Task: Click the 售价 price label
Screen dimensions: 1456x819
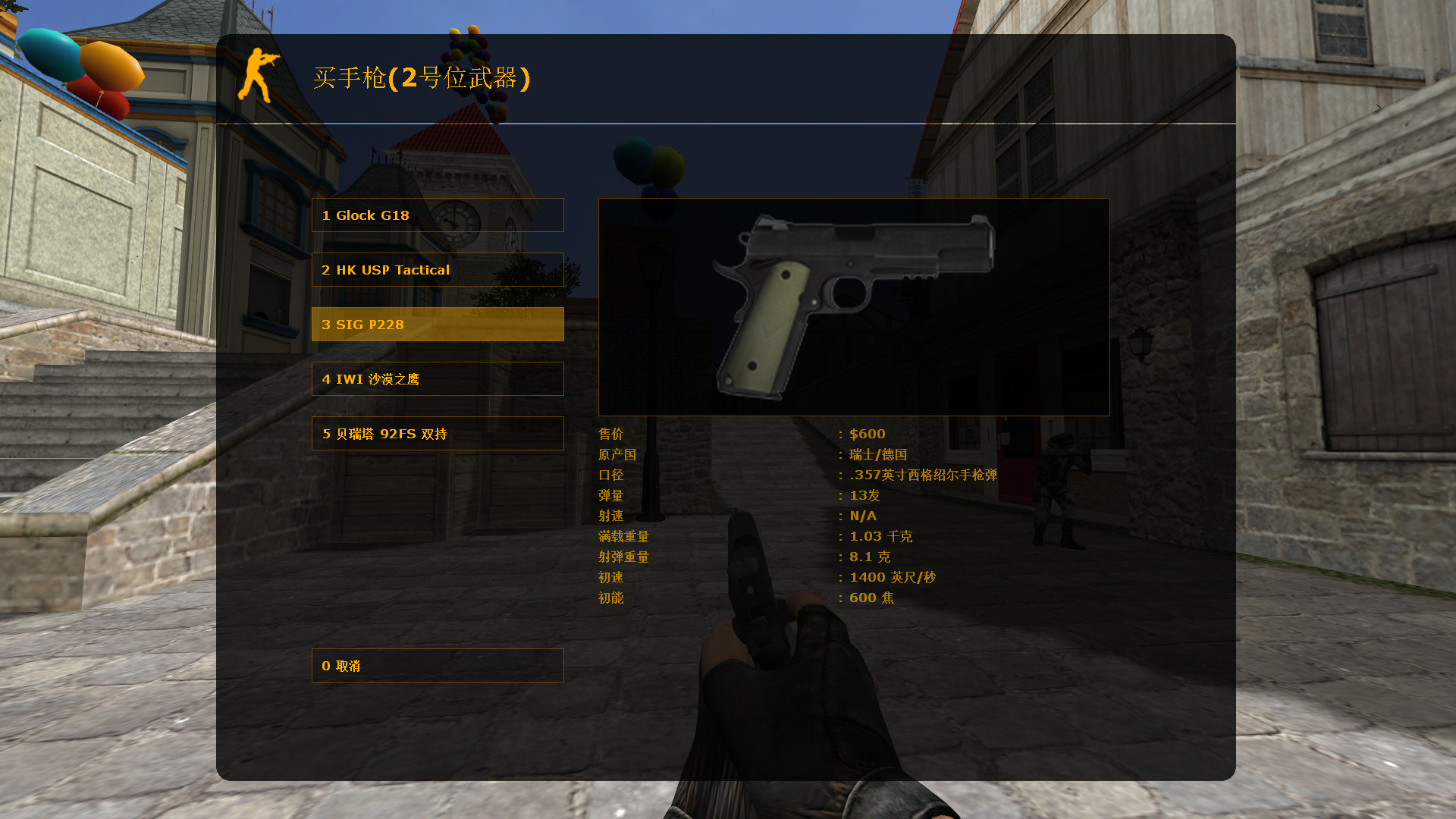Action: coord(610,434)
